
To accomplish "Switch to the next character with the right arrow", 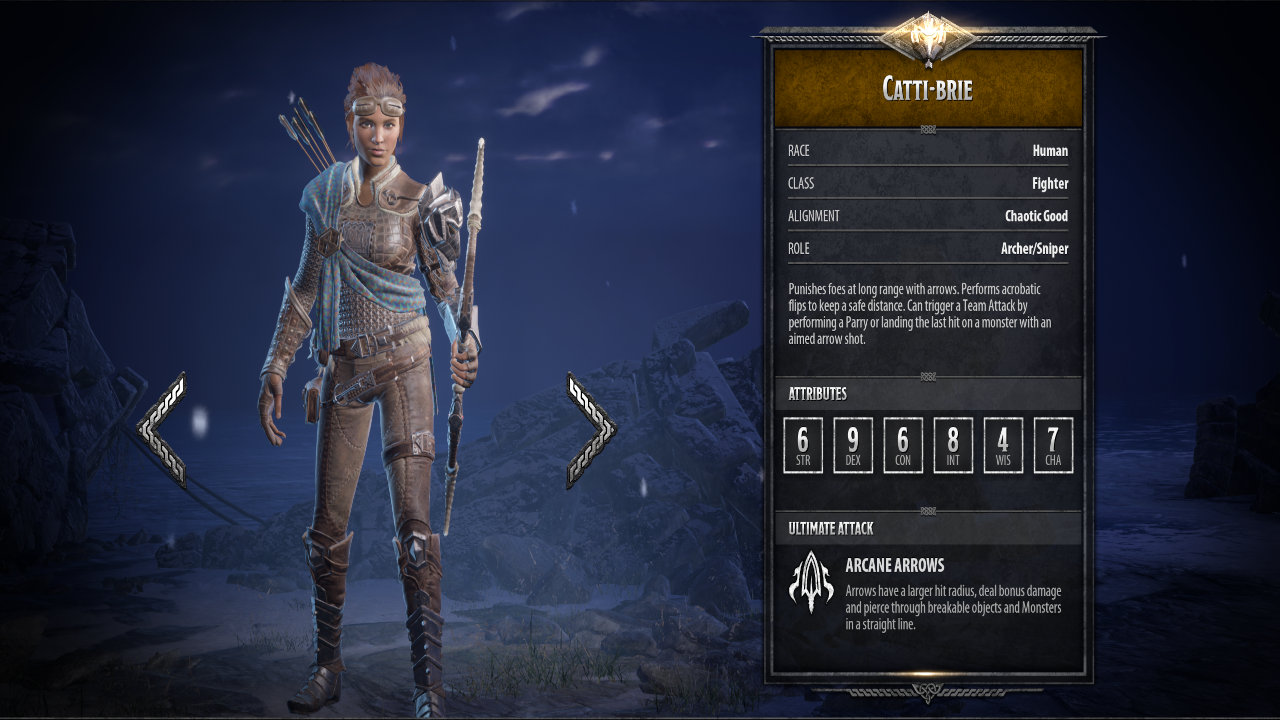I will (x=590, y=430).
